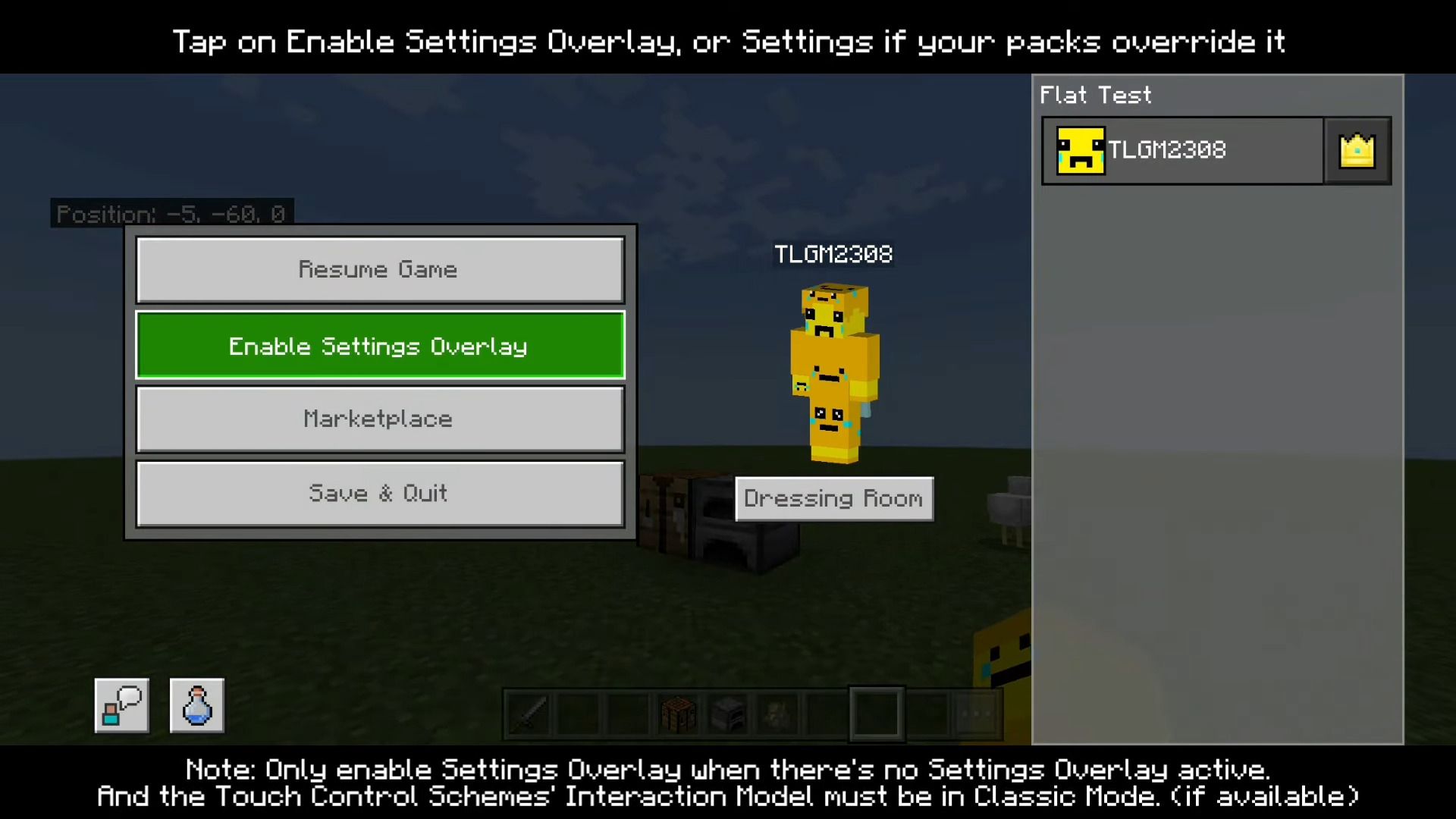The image size is (1456, 819).
Task: Select the sword hotbar slot
Action: pos(529,714)
